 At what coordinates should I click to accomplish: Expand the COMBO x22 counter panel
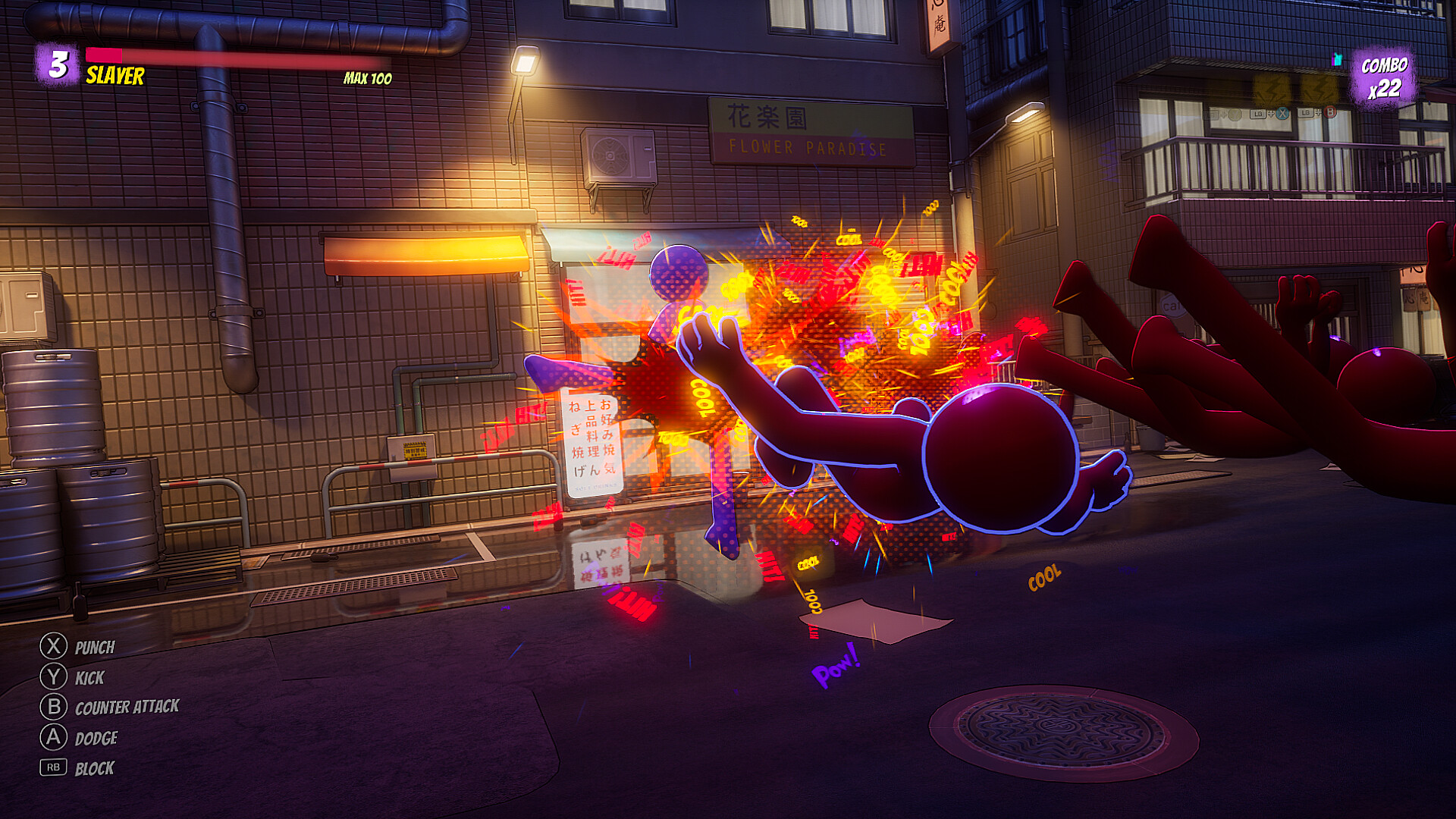[1385, 76]
